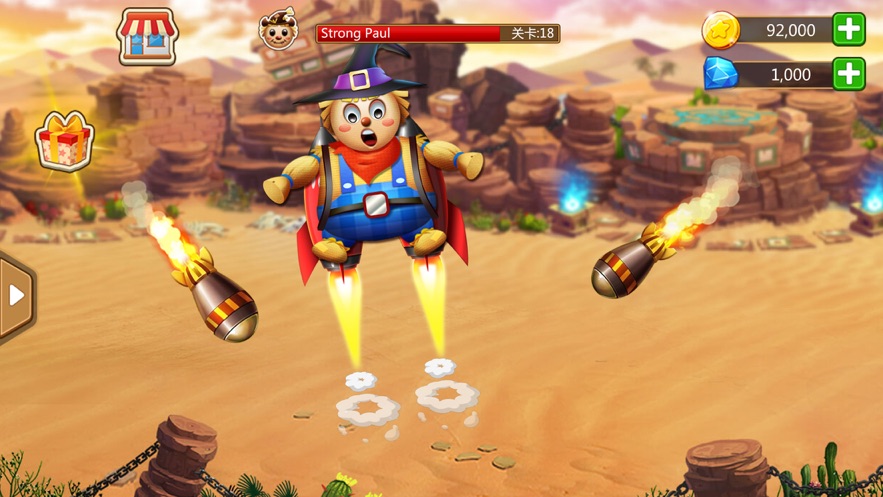Add more gold coins with plus button
Screen dimensions: 883x497
[x=849, y=30]
